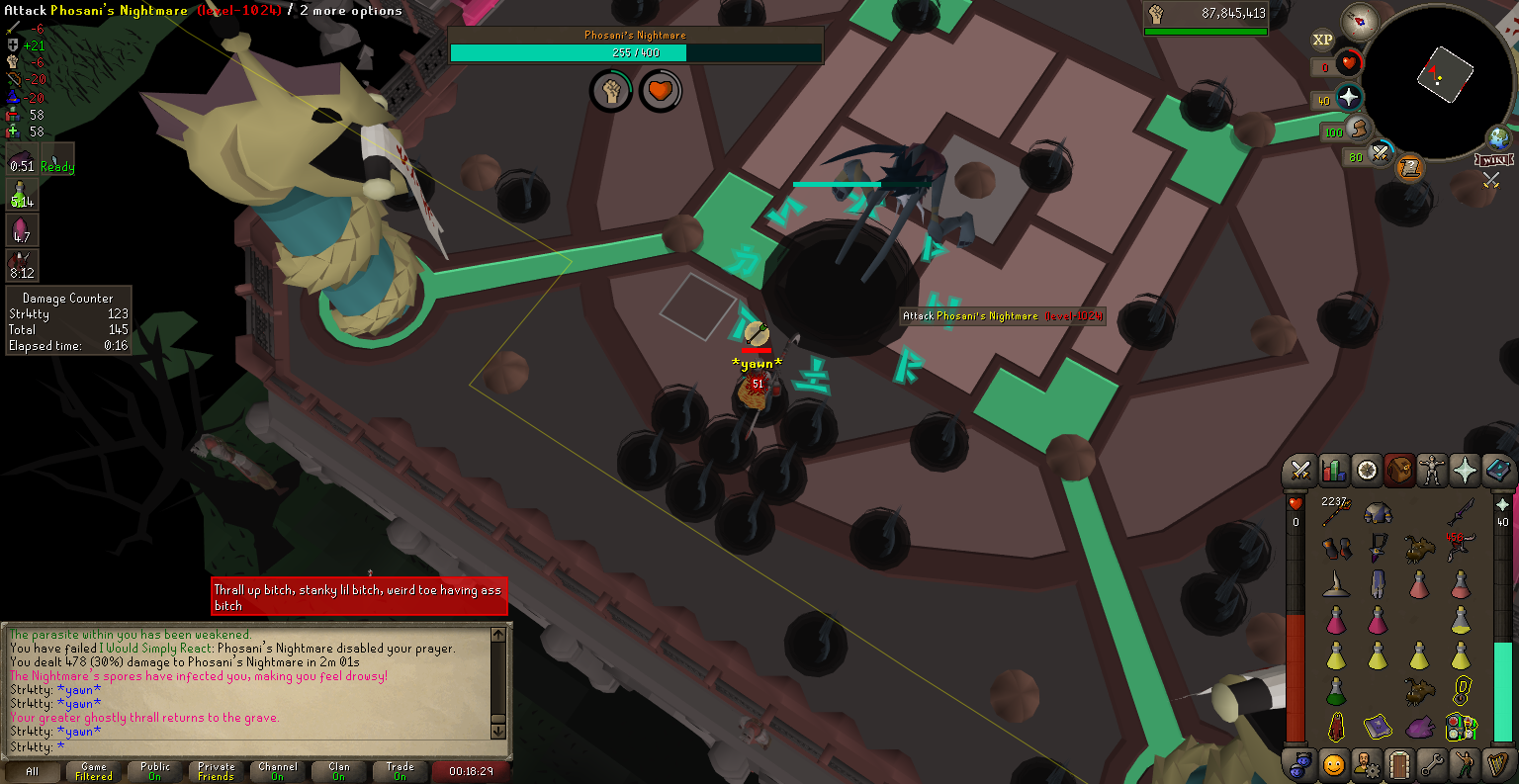
Task: Switch to the Skills tab
Action: click(1333, 471)
